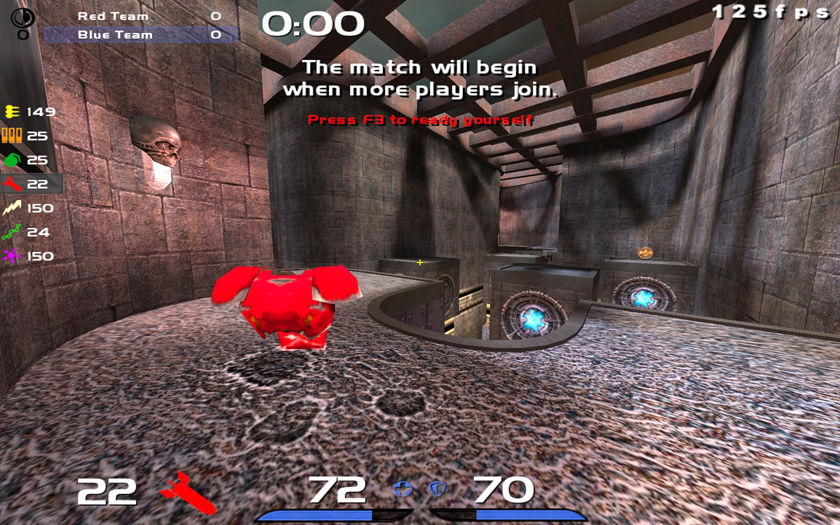Screen dimensions: 840x525
Task: Choose the orange shotgun shells weapon icon
Action: point(12,135)
